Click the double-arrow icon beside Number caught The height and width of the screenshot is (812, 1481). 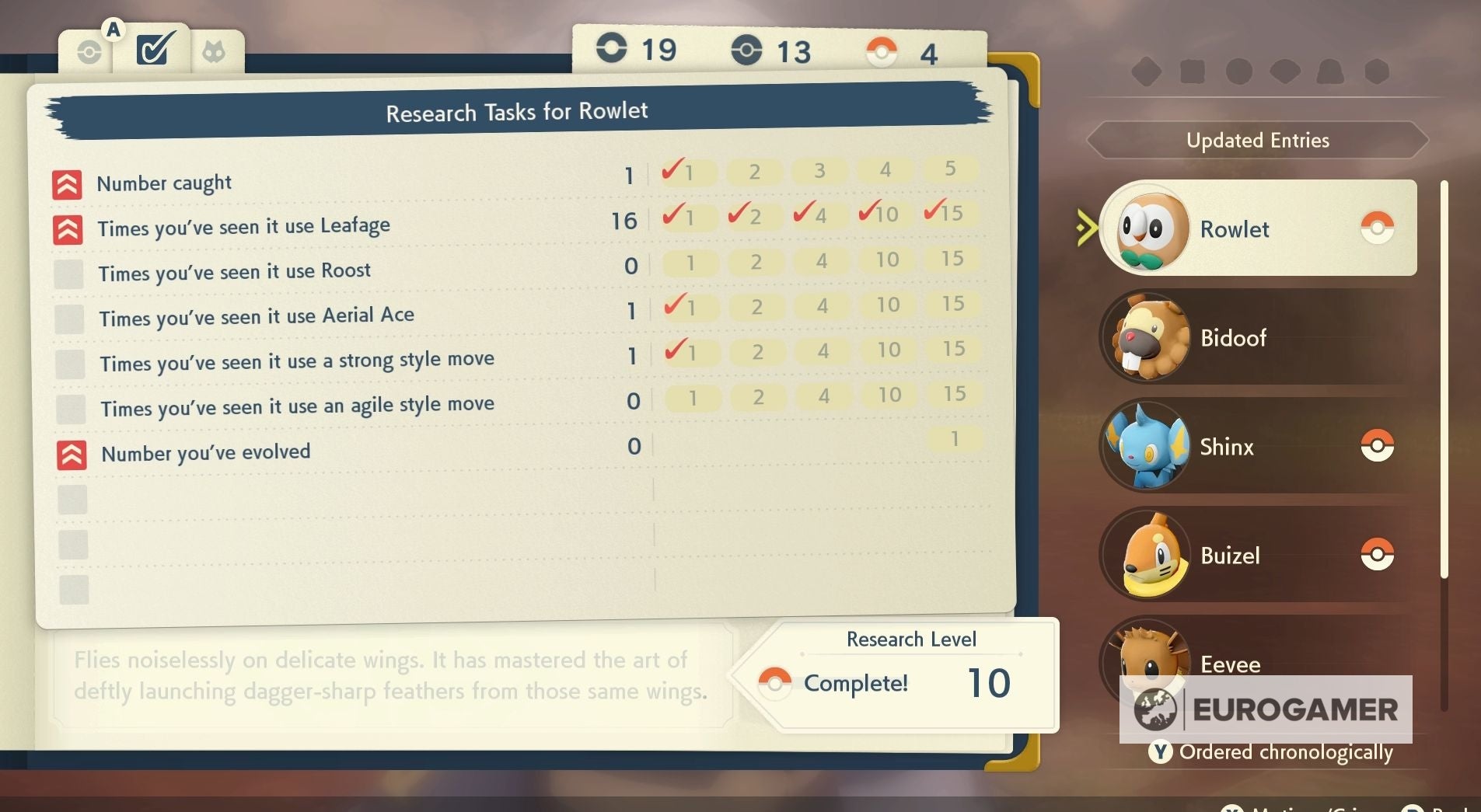click(x=69, y=183)
